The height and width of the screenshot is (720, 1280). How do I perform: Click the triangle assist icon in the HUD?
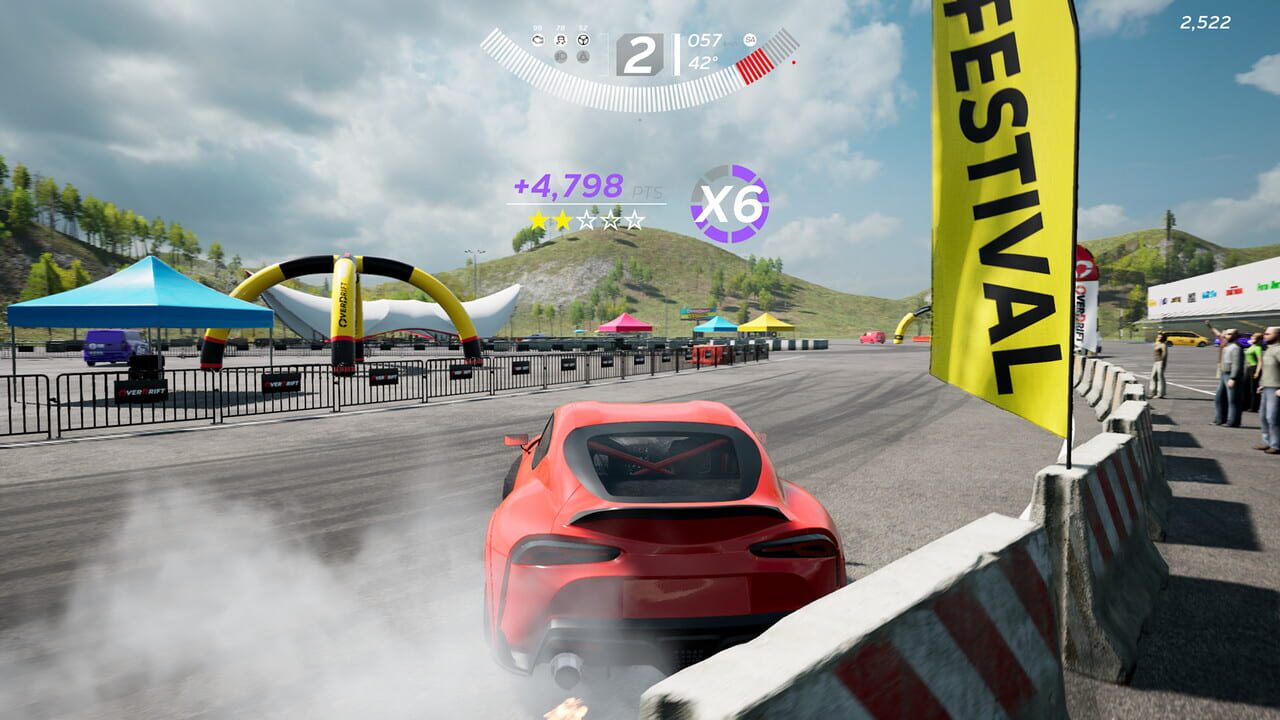pyautogui.click(x=584, y=57)
